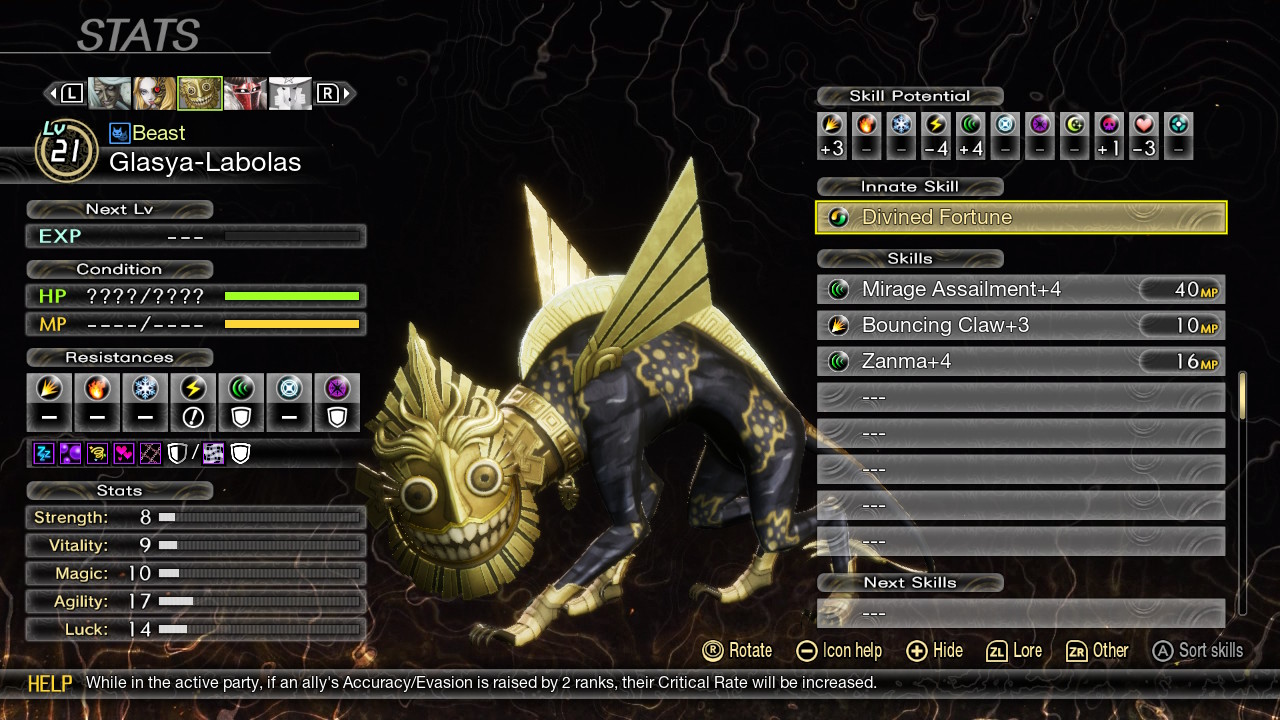
Task: Choose the Mirage Assailment+4 skill row
Action: (x=1021, y=290)
